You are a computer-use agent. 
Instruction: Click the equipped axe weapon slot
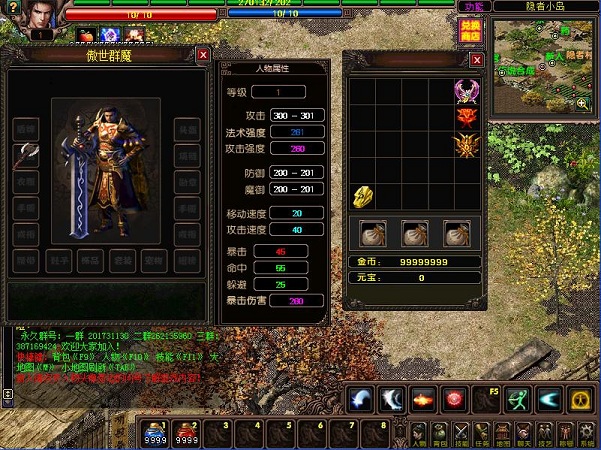pos(27,157)
